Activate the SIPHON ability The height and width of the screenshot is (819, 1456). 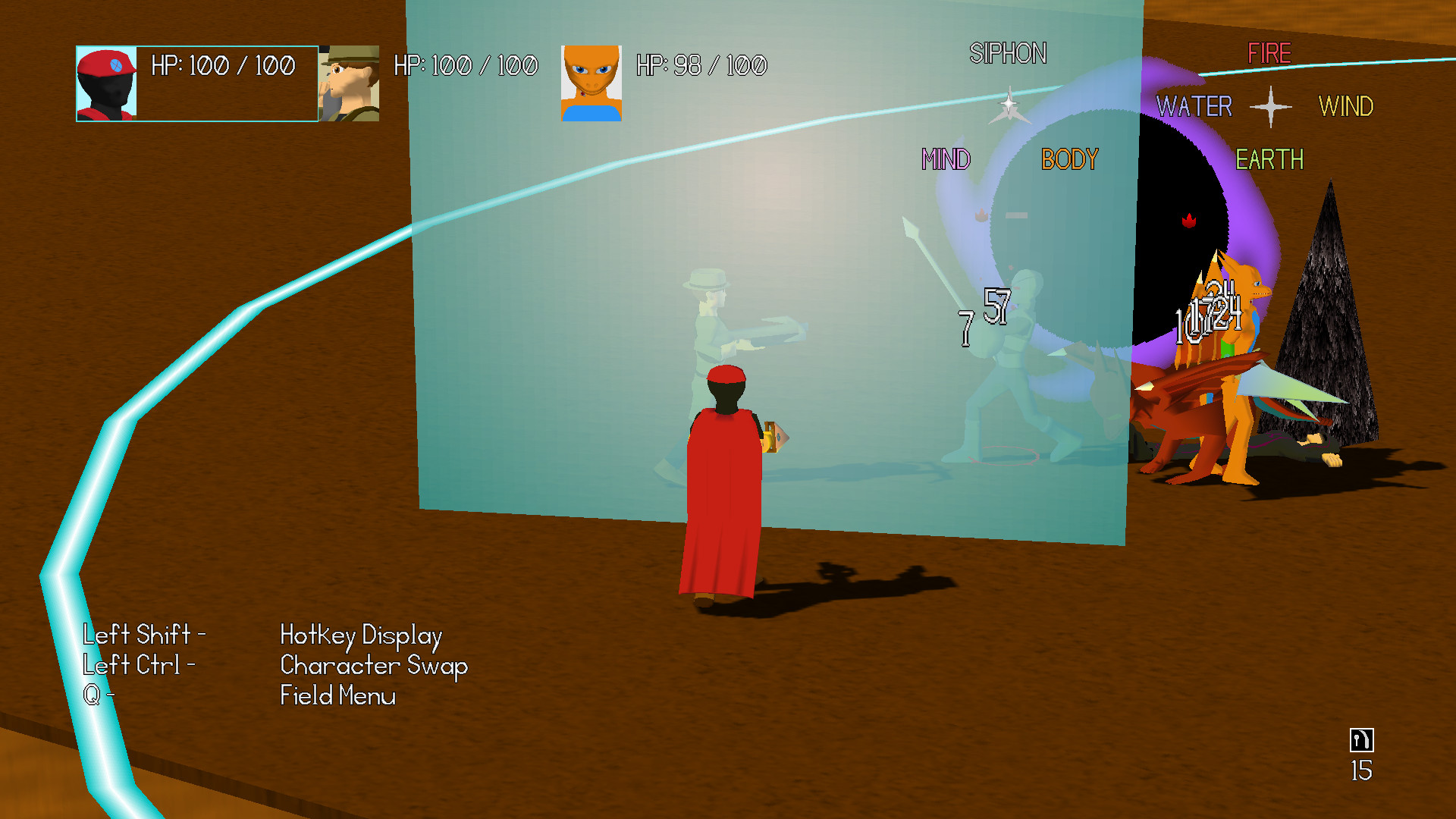[x=1010, y=53]
